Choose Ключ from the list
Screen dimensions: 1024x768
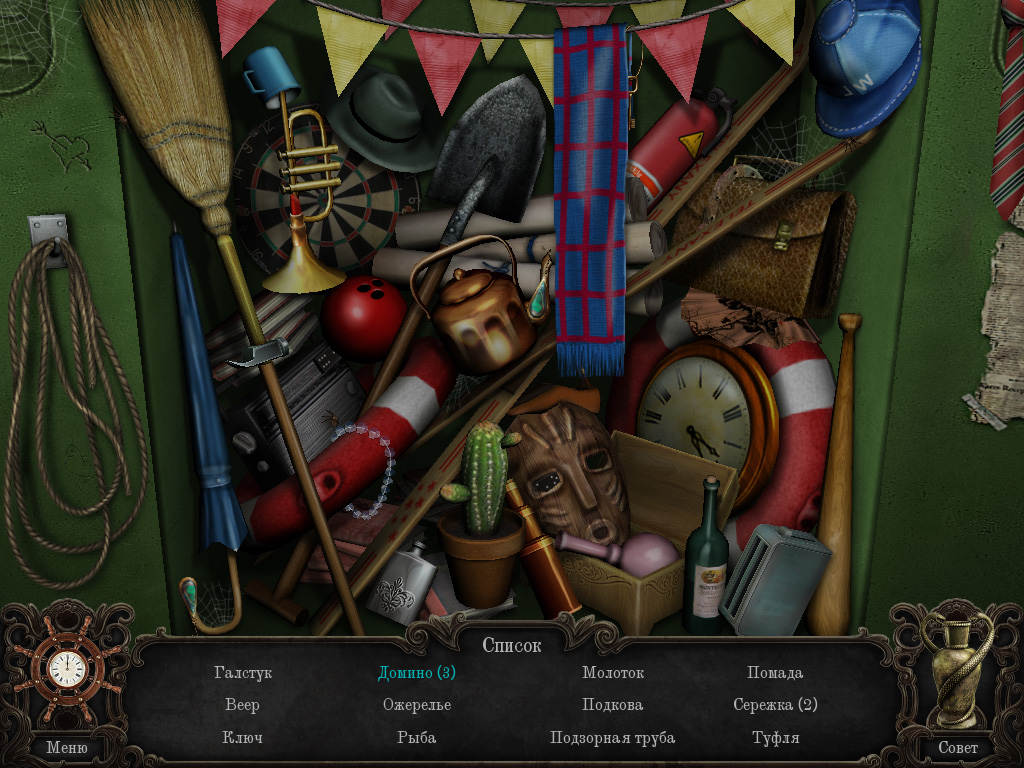242,738
